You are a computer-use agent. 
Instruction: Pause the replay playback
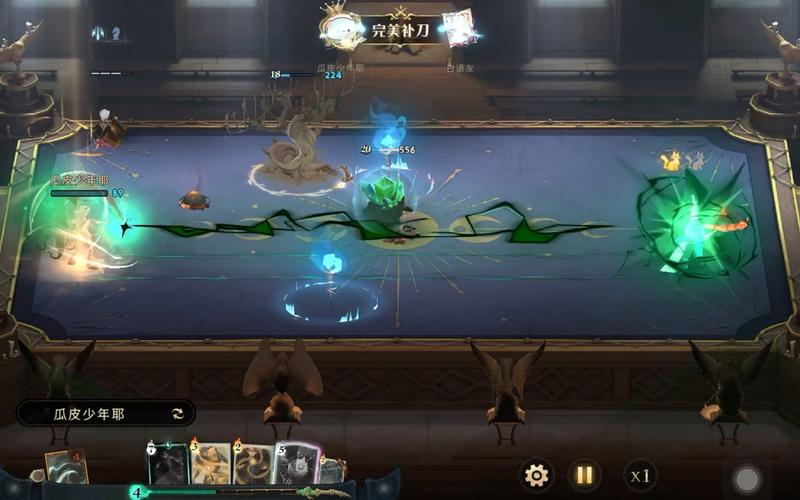pyautogui.click(x=584, y=475)
